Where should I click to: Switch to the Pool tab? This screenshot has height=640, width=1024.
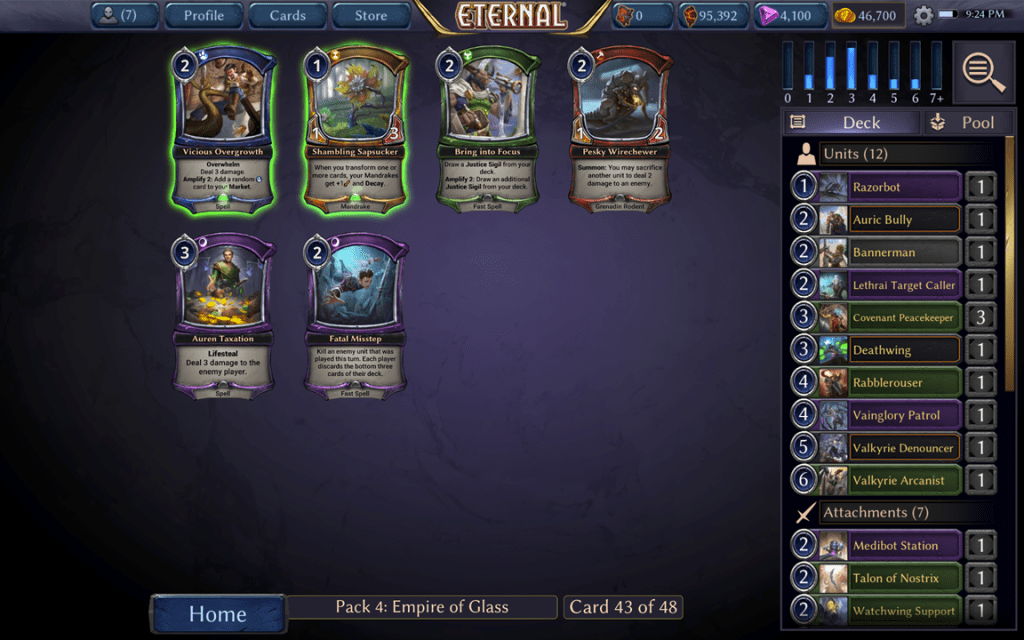pos(962,122)
